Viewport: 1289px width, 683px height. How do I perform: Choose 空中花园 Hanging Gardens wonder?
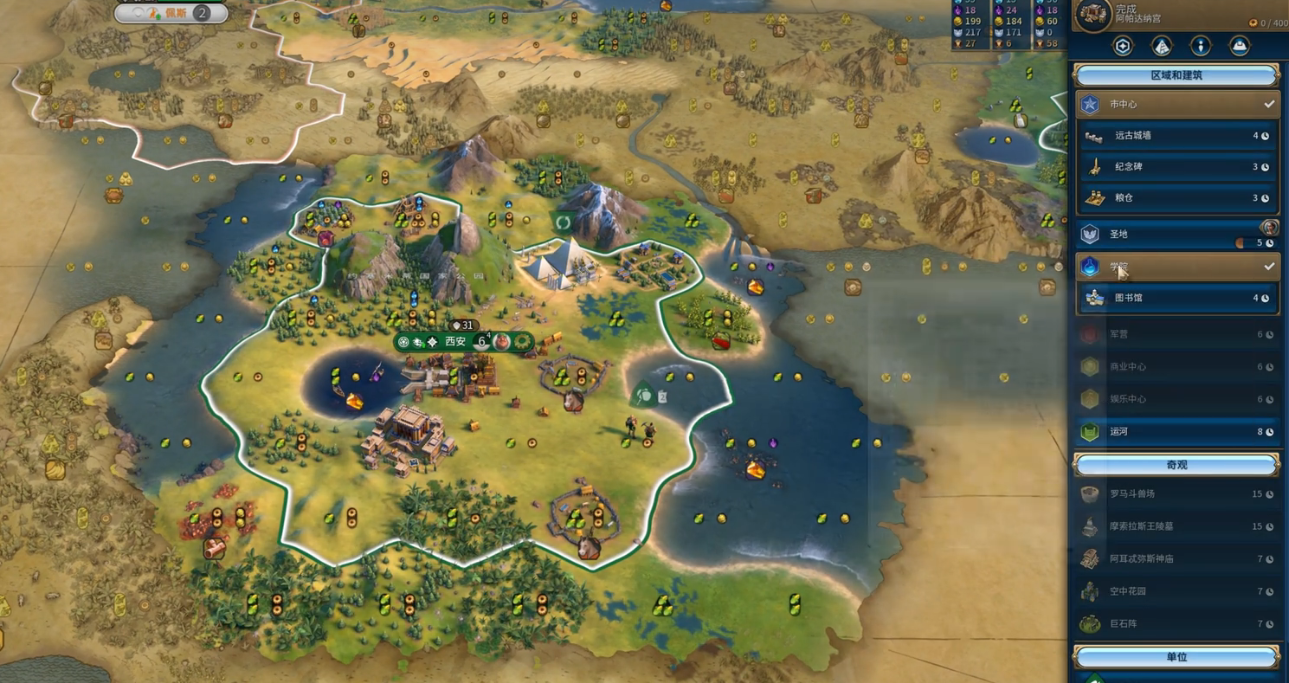click(1176, 591)
